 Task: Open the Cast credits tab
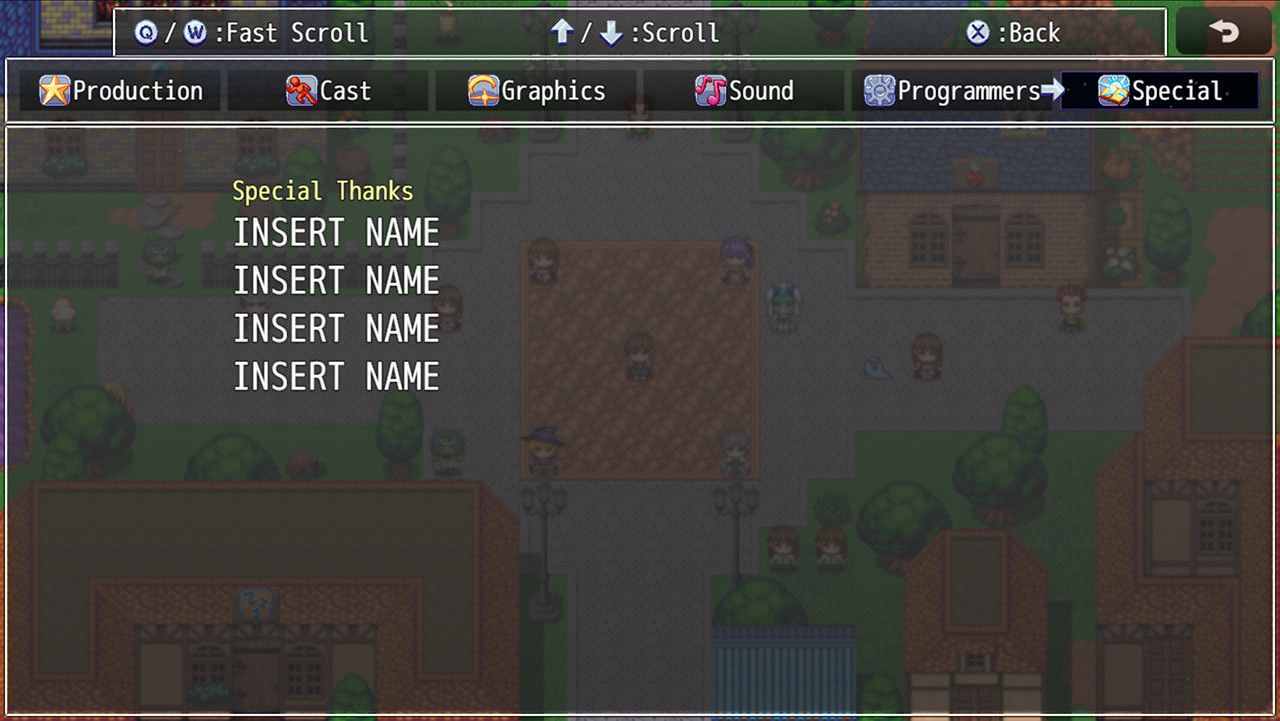tap(329, 91)
